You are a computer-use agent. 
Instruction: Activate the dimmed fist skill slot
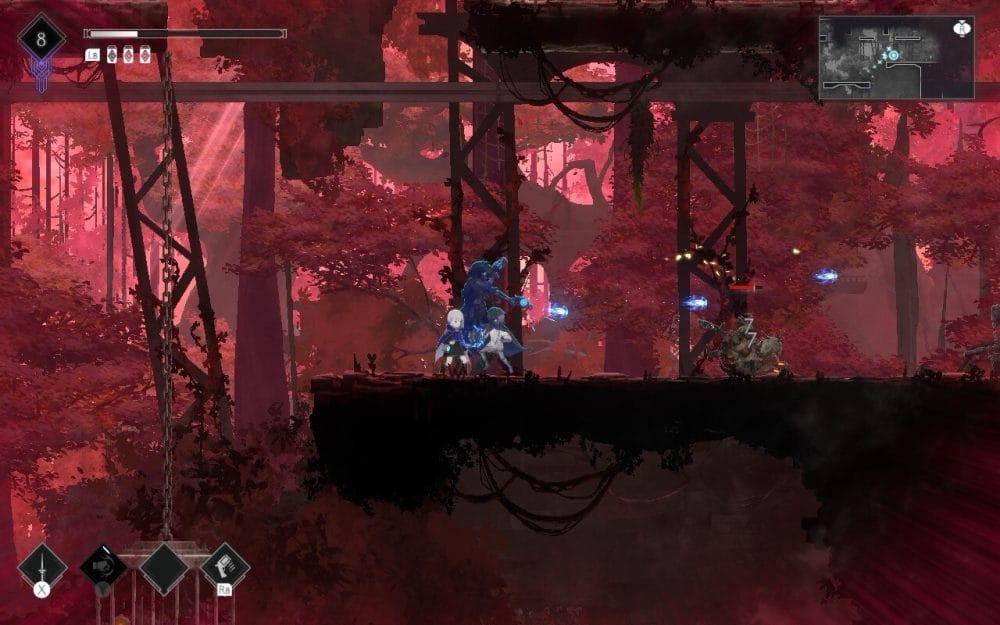point(103,567)
